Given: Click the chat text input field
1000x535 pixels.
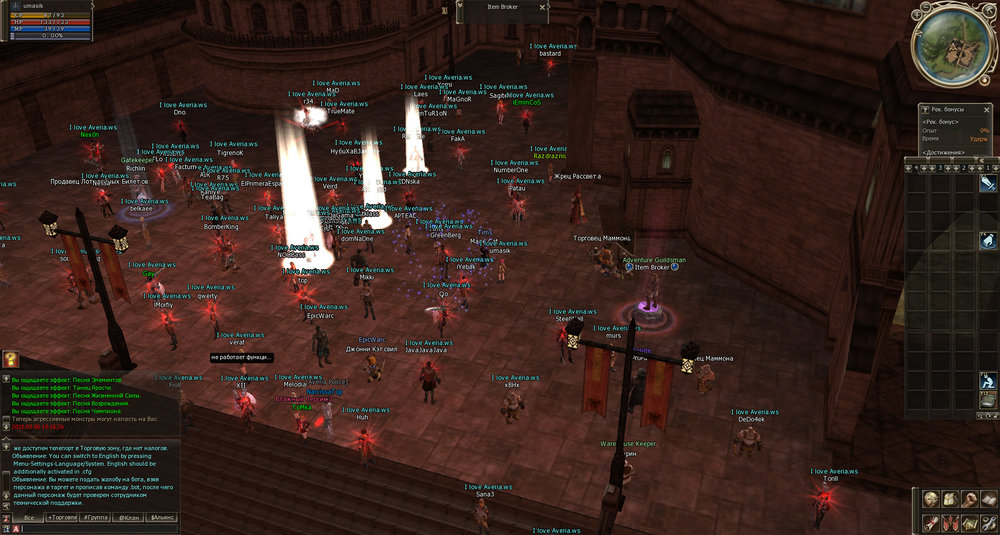Looking at the screenshot, I should 100,528.
